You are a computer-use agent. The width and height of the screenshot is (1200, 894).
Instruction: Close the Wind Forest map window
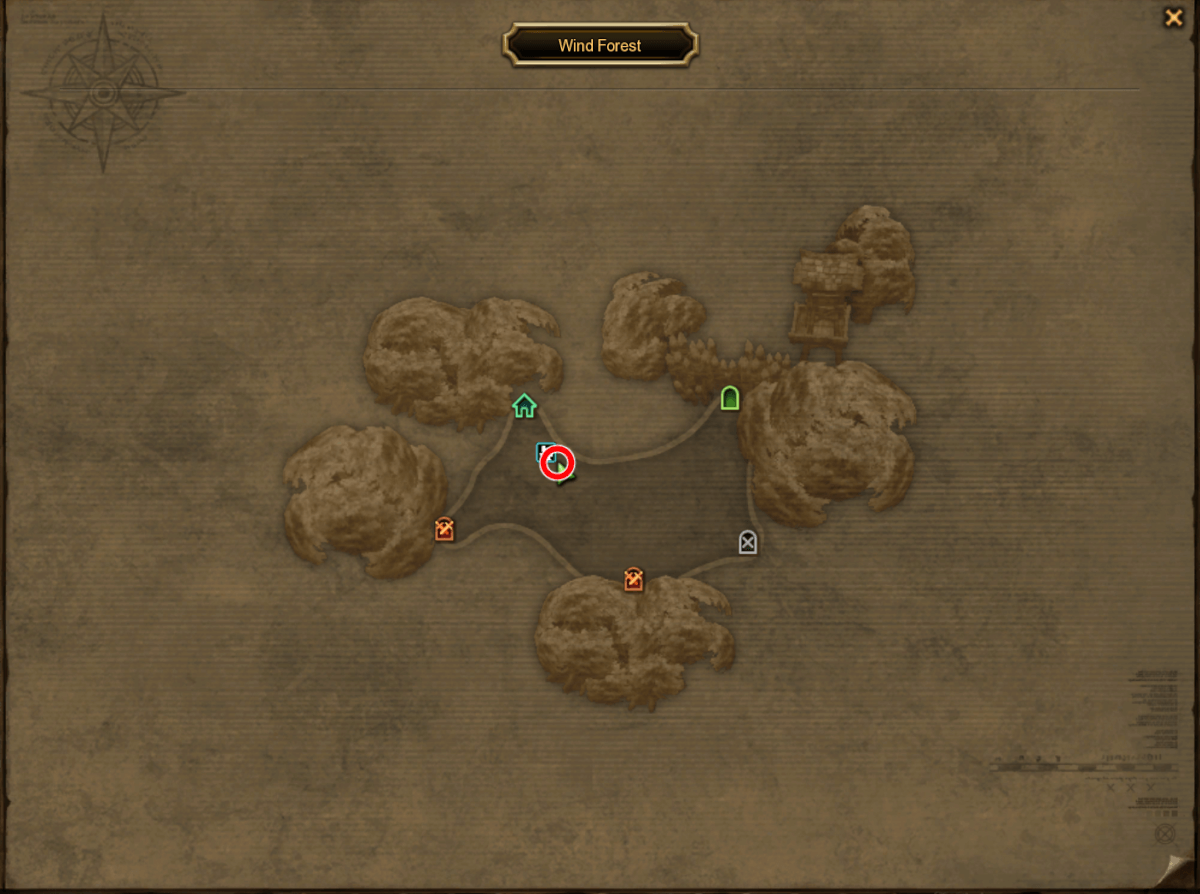[1173, 17]
